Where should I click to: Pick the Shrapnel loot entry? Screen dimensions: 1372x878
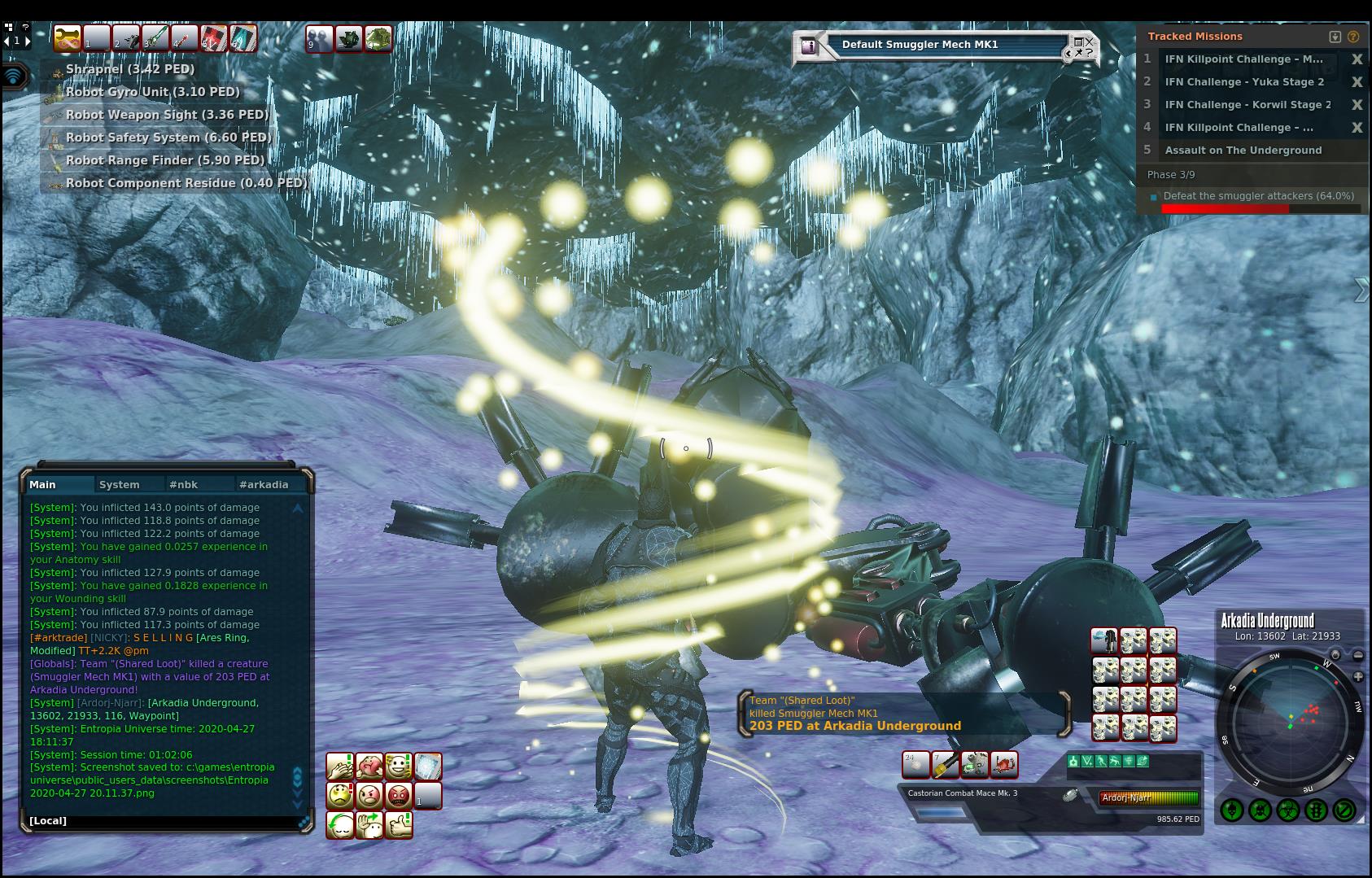pos(129,69)
